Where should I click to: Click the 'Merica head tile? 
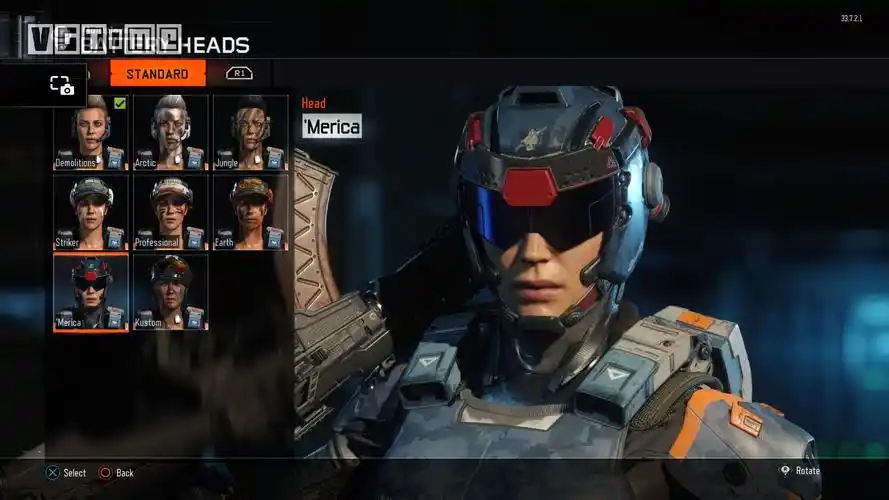(x=90, y=292)
